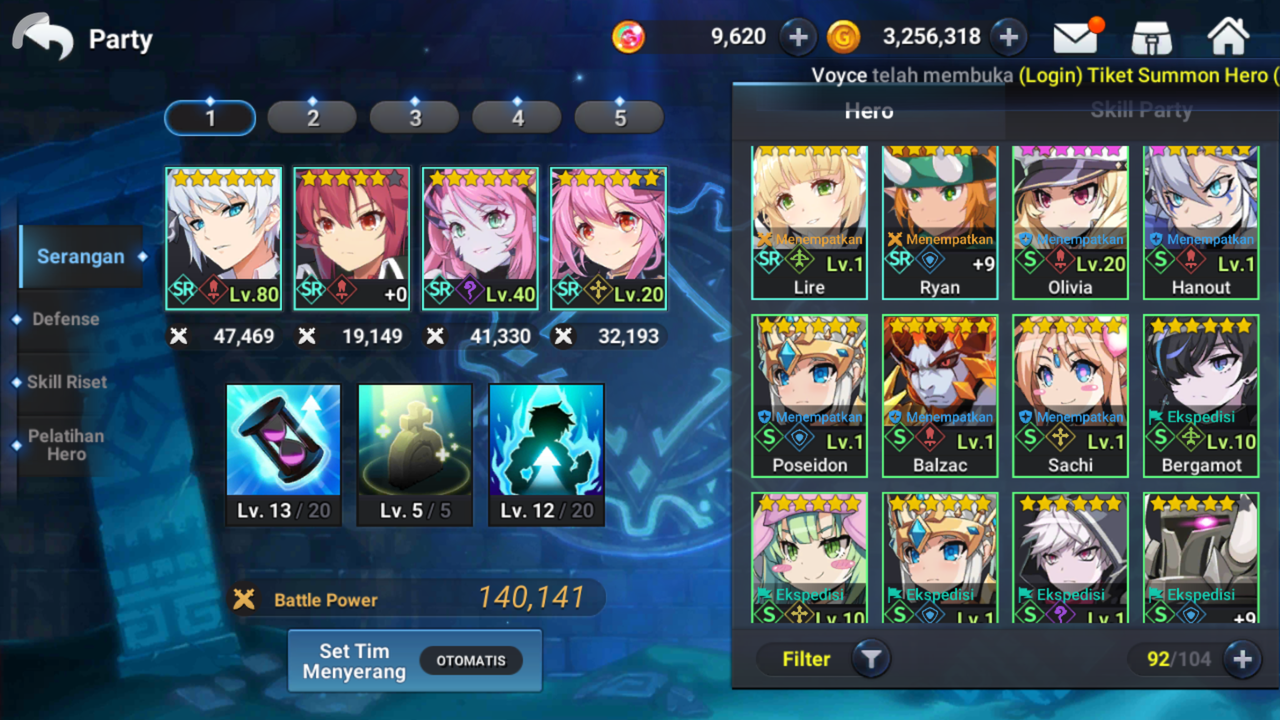This screenshot has width=1280, height=720.
Task: Open the hero Filter
Action: 820,659
